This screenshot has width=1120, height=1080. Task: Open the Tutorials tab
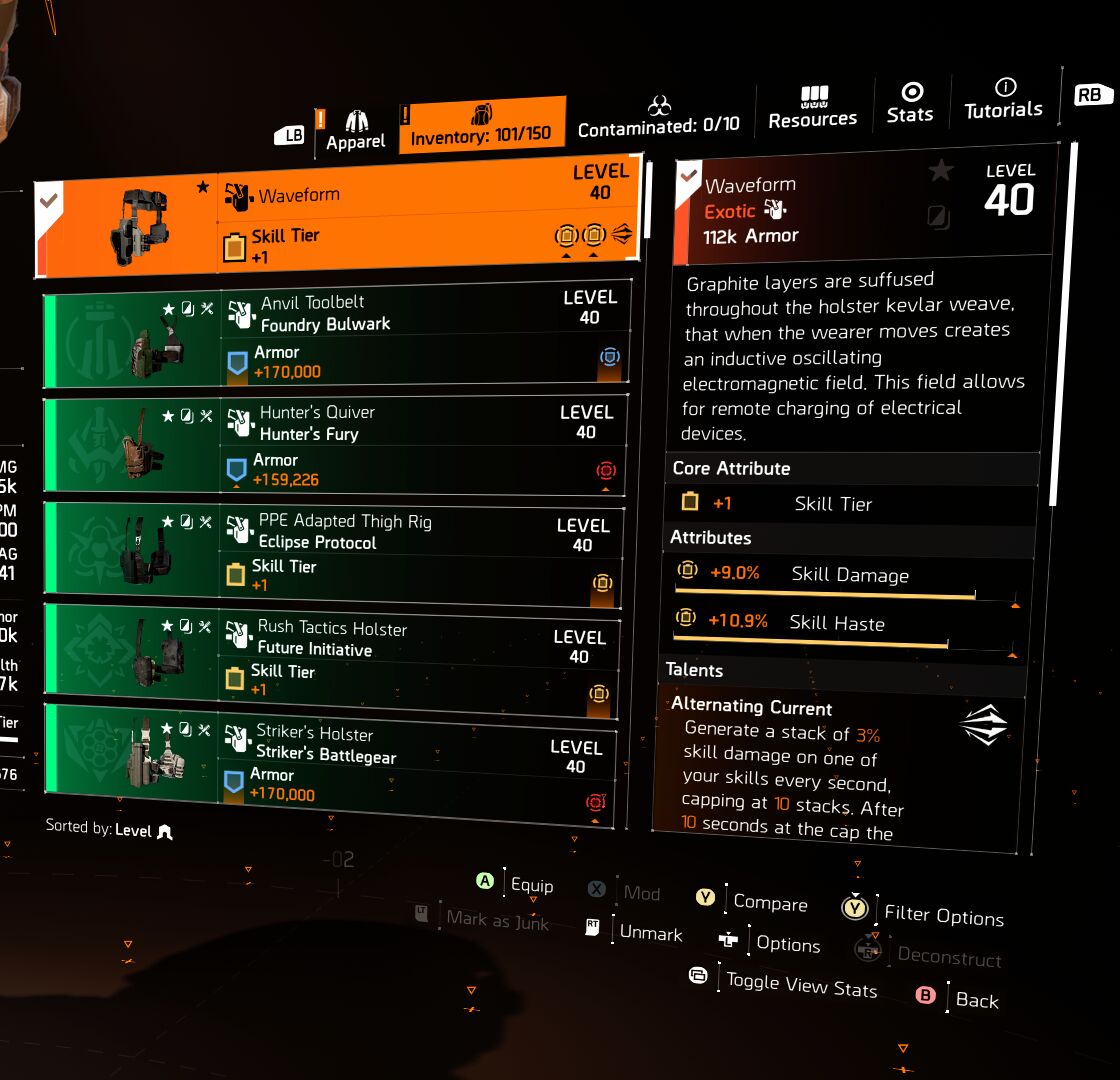[x=1003, y=100]
